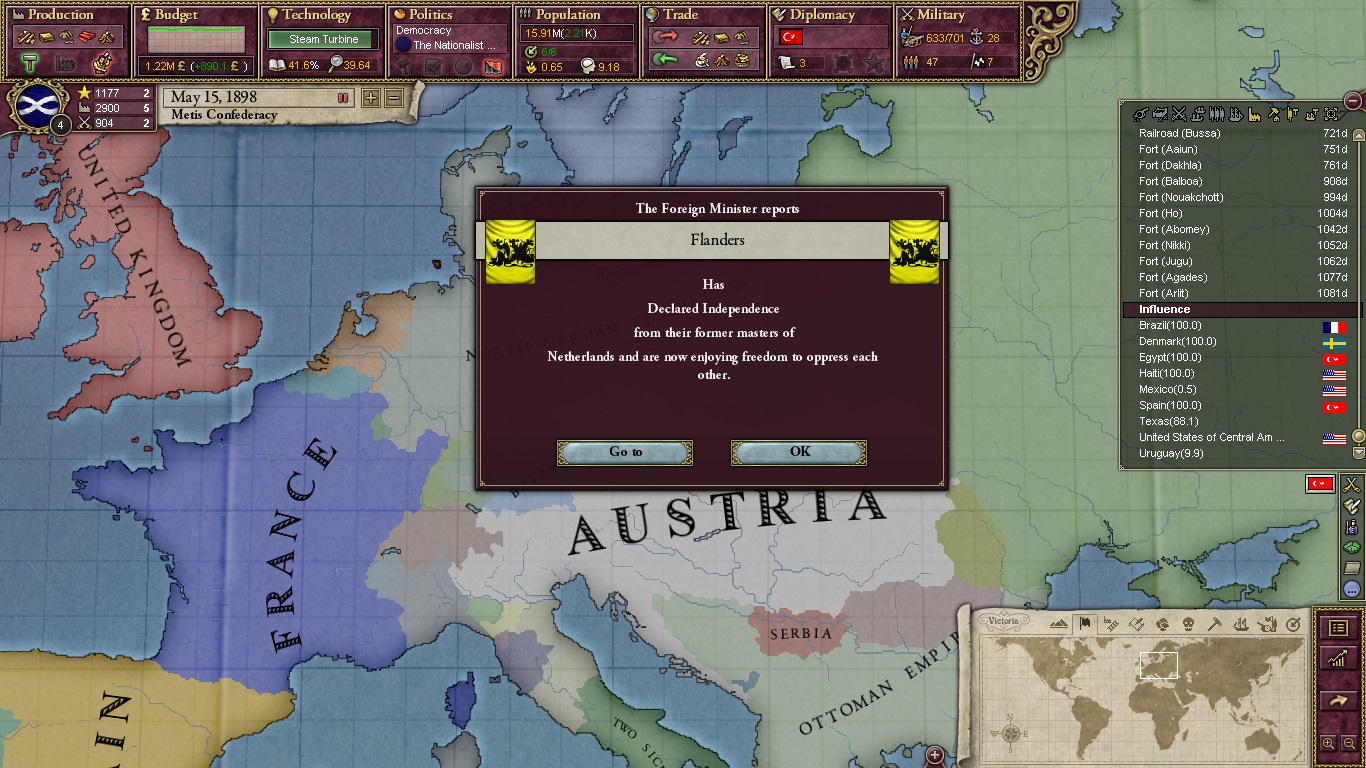1366x768 pixels.
Task: Collapse the outliner with the circular minus button
Action: tap(1354, 101)
